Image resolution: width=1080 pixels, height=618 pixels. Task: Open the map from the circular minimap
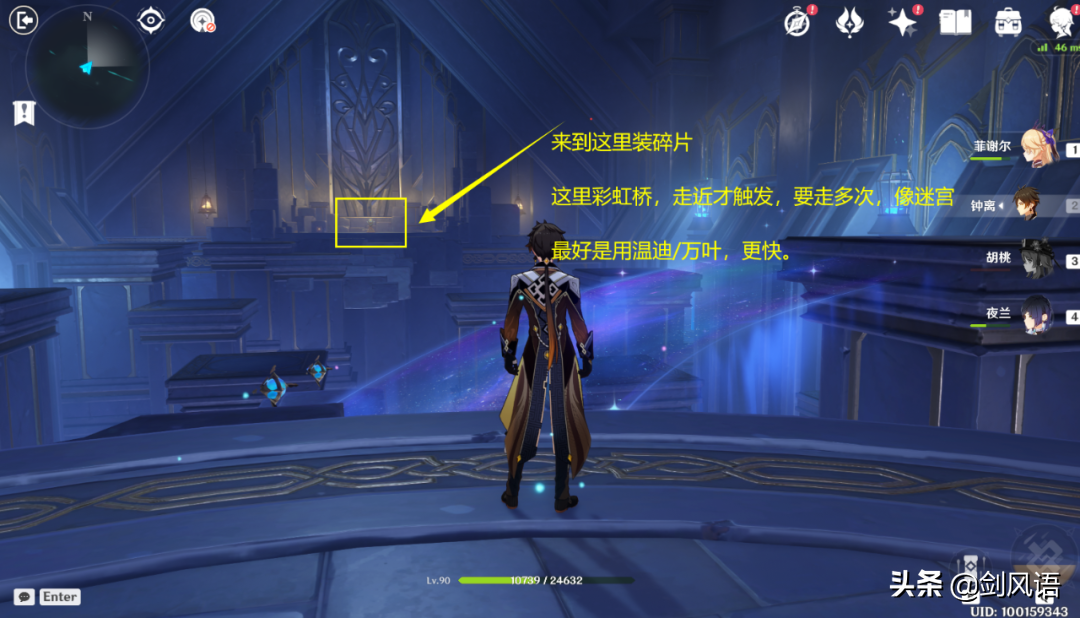[x=87, y=67]
